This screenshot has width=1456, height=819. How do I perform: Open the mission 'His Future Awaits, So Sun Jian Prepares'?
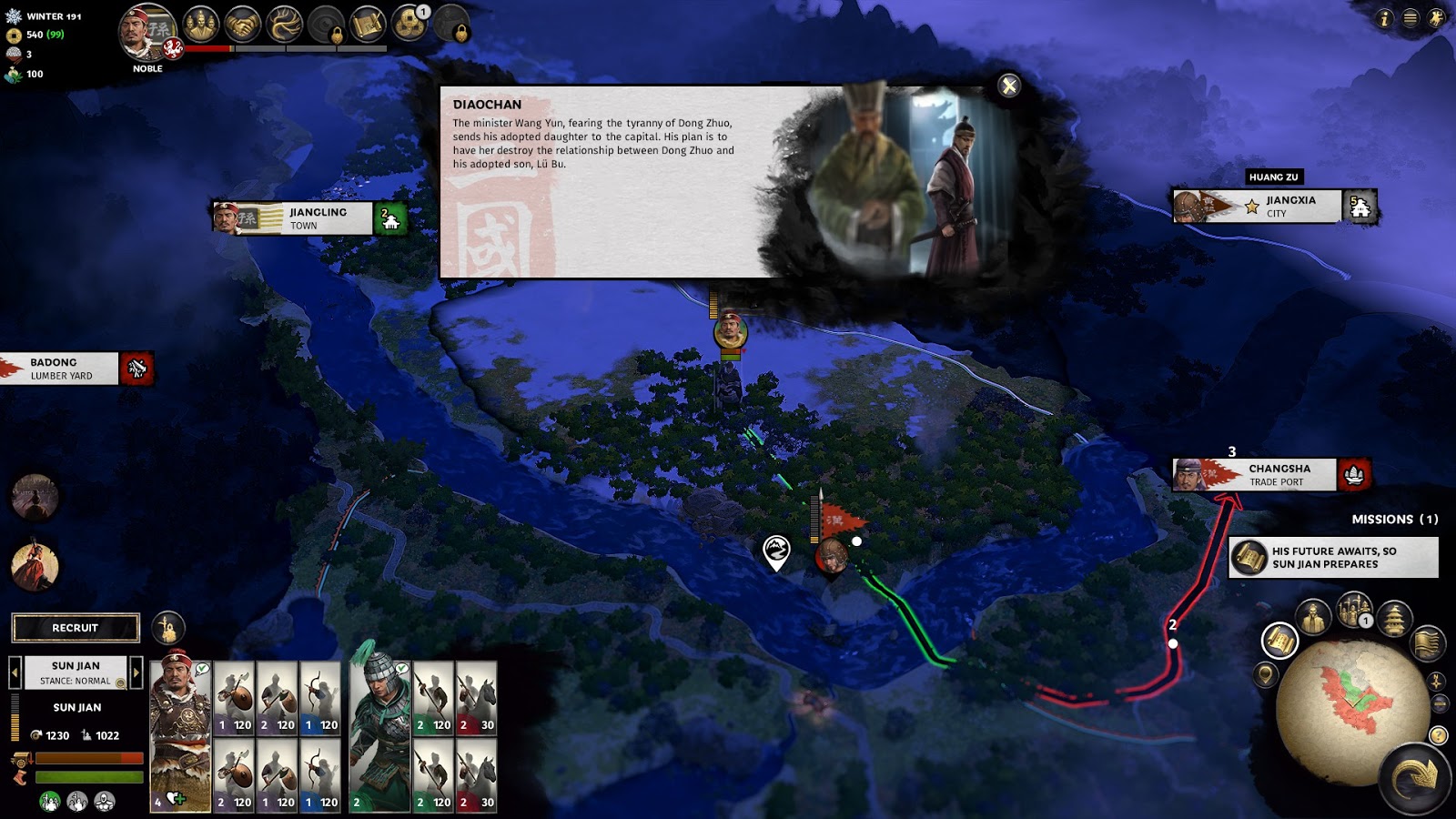pyautogui.click(x=1333, y=558)
